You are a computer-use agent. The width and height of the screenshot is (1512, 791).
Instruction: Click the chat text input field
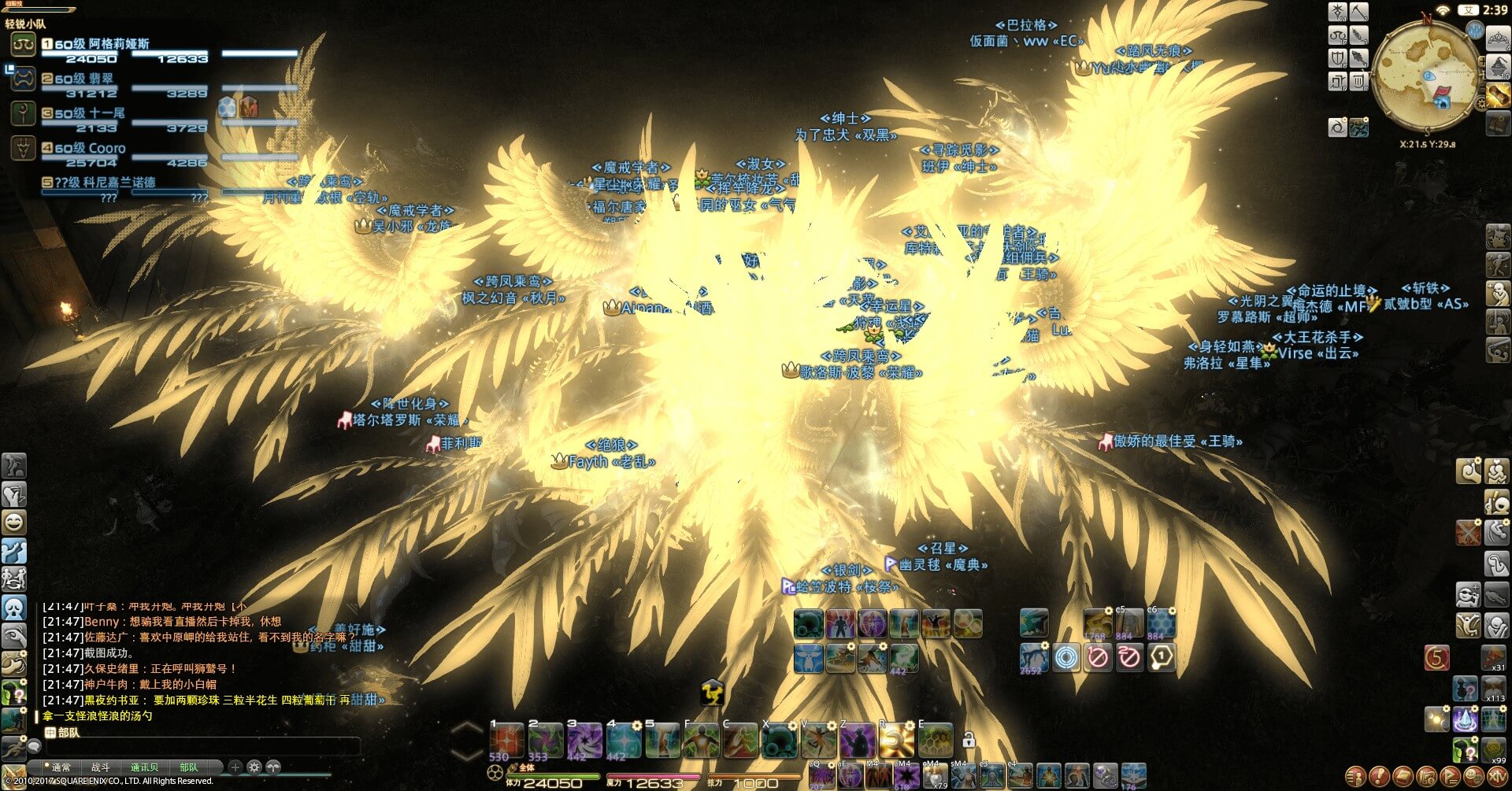click(x=197, y=746)
